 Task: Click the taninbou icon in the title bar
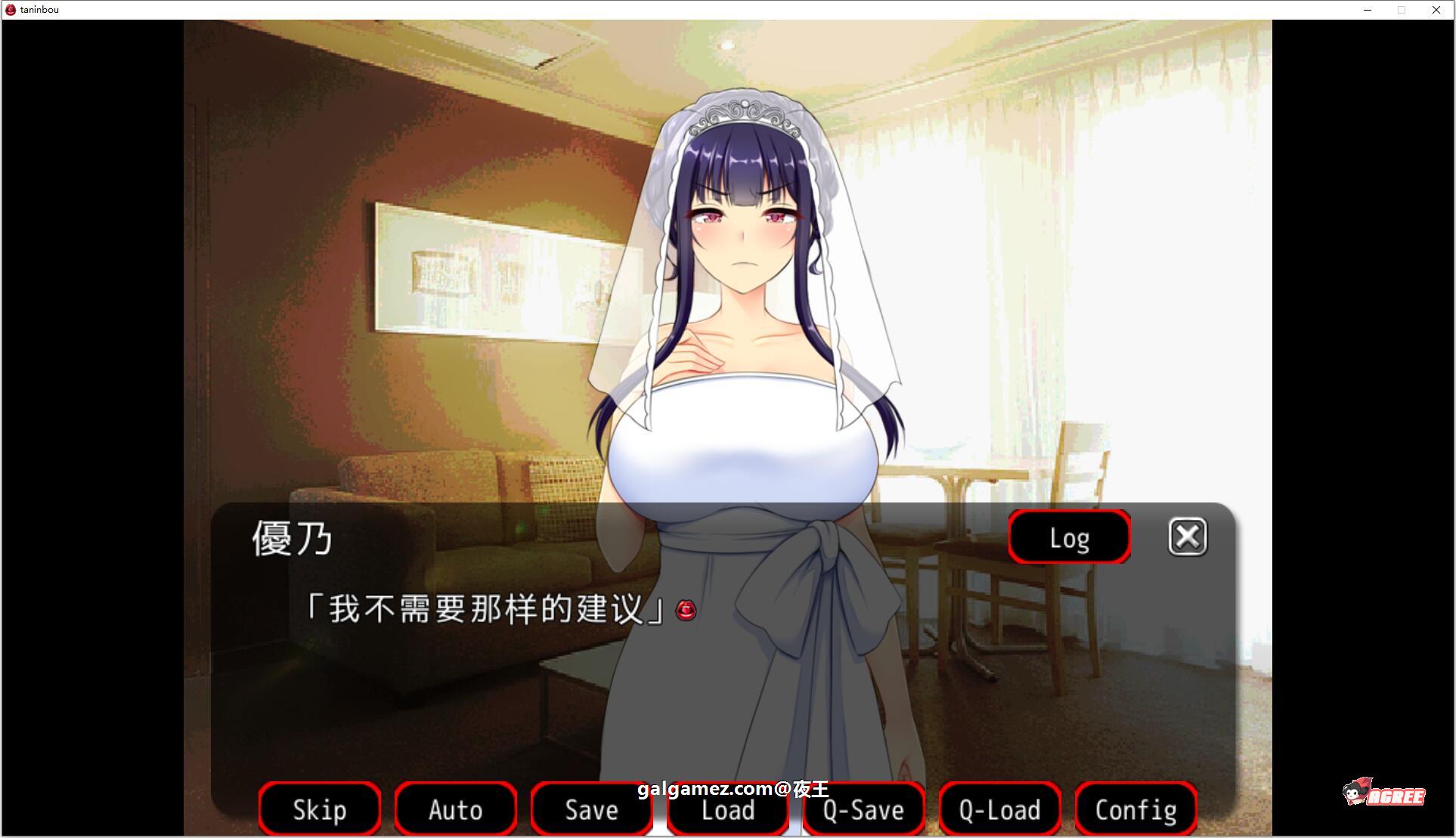pos(11,9)
